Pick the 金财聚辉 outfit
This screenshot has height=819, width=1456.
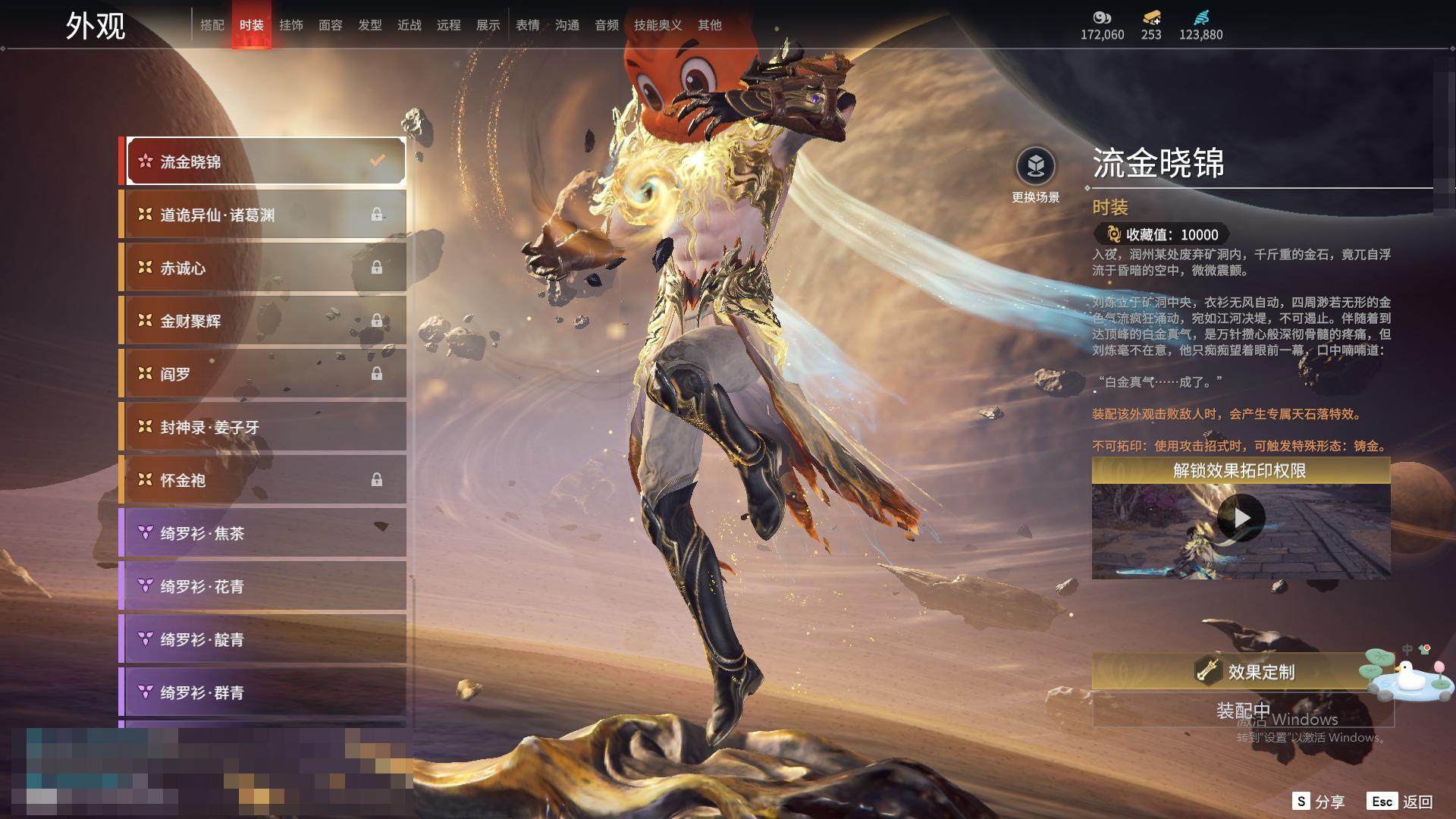[262, 321]
